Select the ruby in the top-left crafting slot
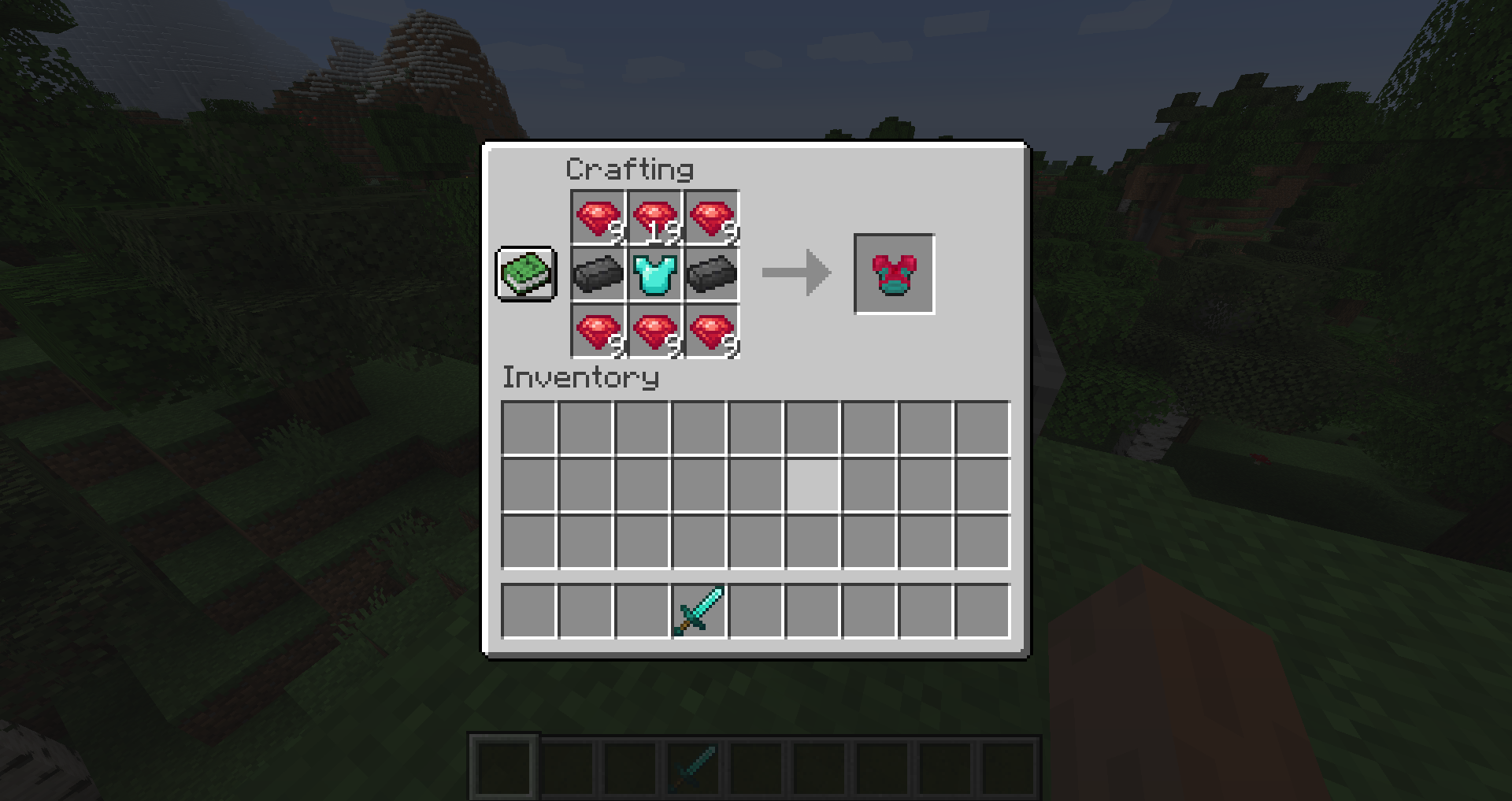The height and width of the screenshot is (801, 1512). [x=596, y=217]
